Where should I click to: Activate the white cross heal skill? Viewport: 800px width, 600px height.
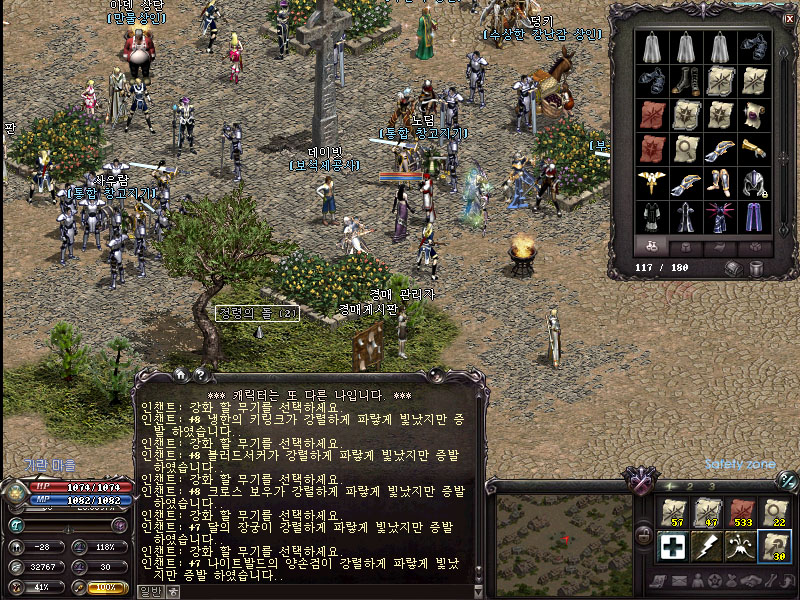coord(672,547)
